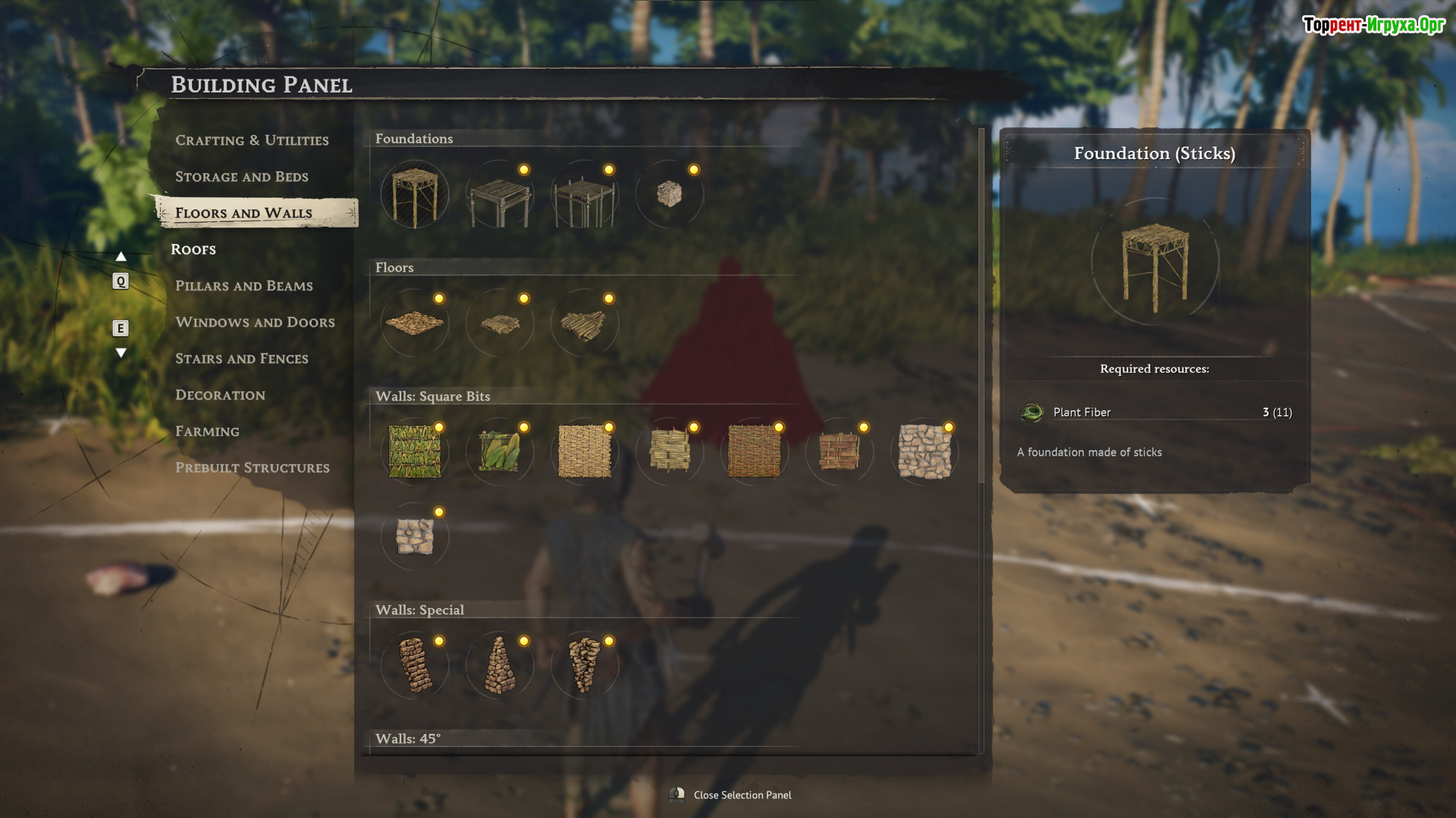Pick the light woven wicker wall square
Image resolution: width=1456 pixels, height=818 pixels.
[x=585, y=452]
